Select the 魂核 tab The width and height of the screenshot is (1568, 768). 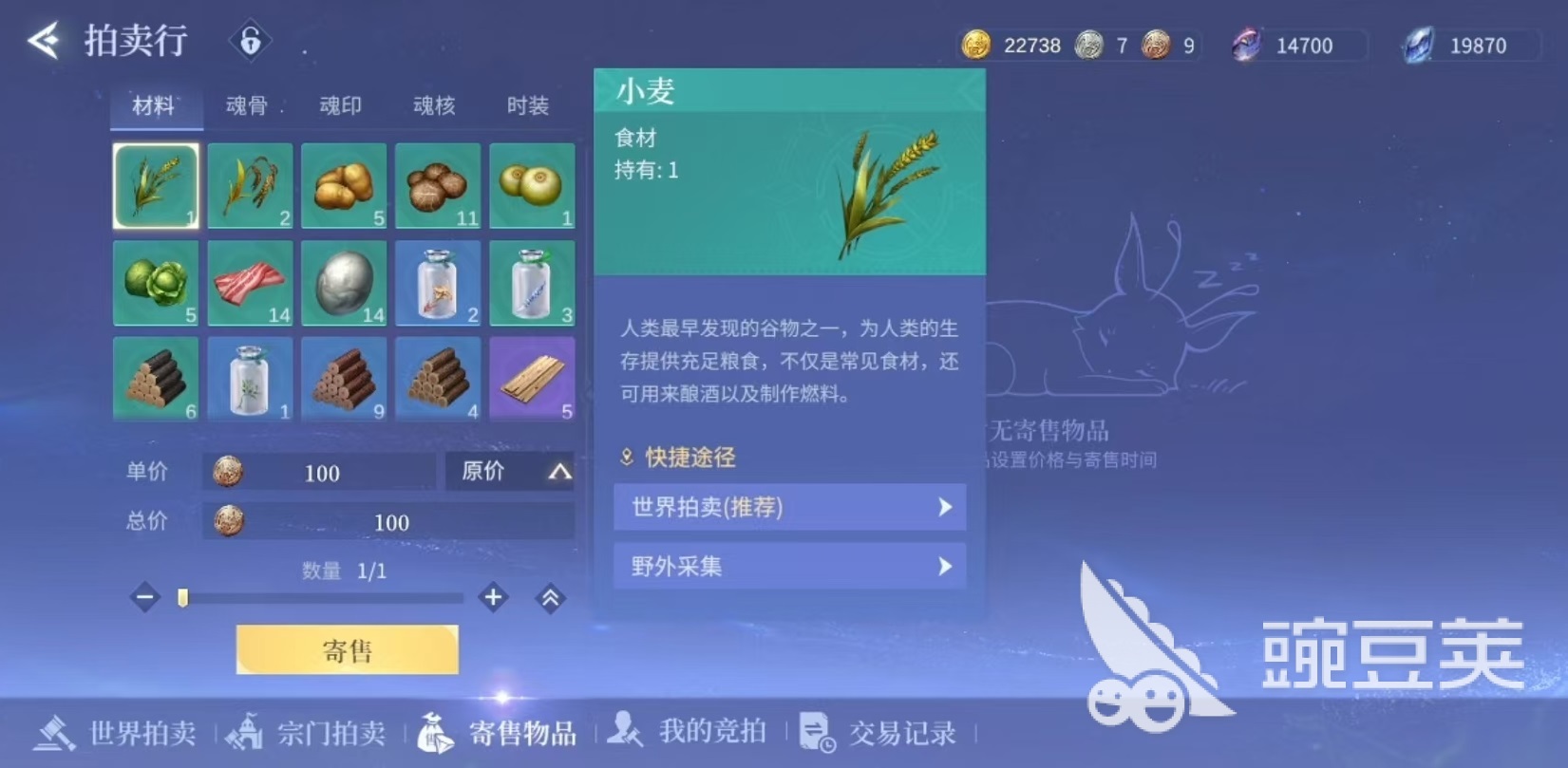(434, 105)
